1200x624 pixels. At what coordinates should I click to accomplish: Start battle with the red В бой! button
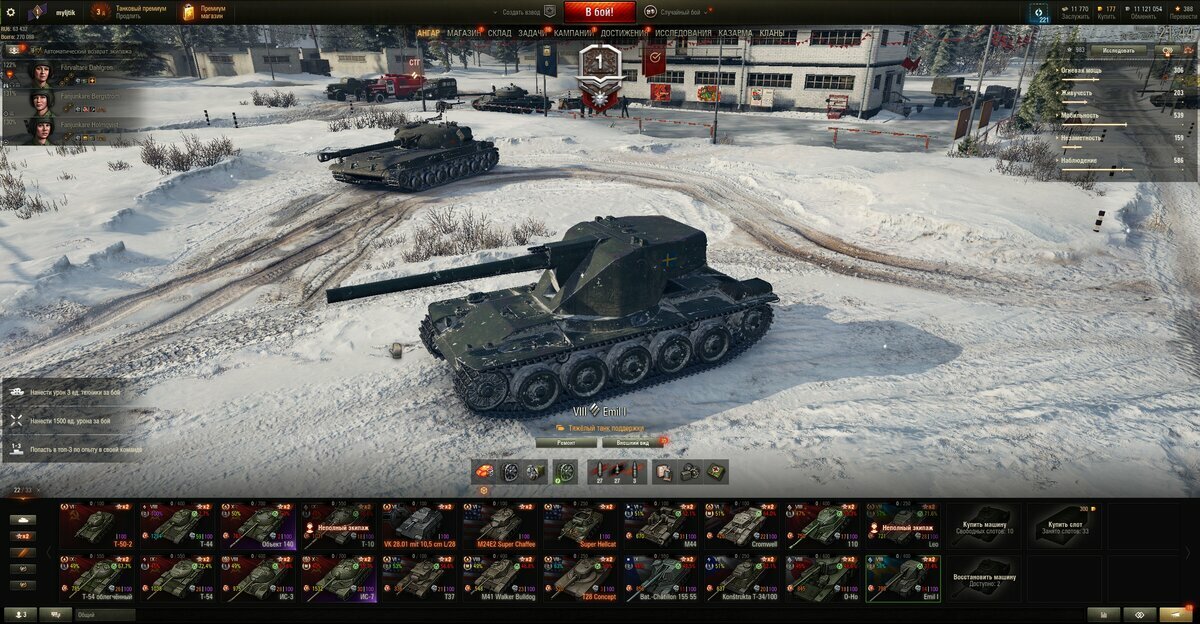coord(599,12)
